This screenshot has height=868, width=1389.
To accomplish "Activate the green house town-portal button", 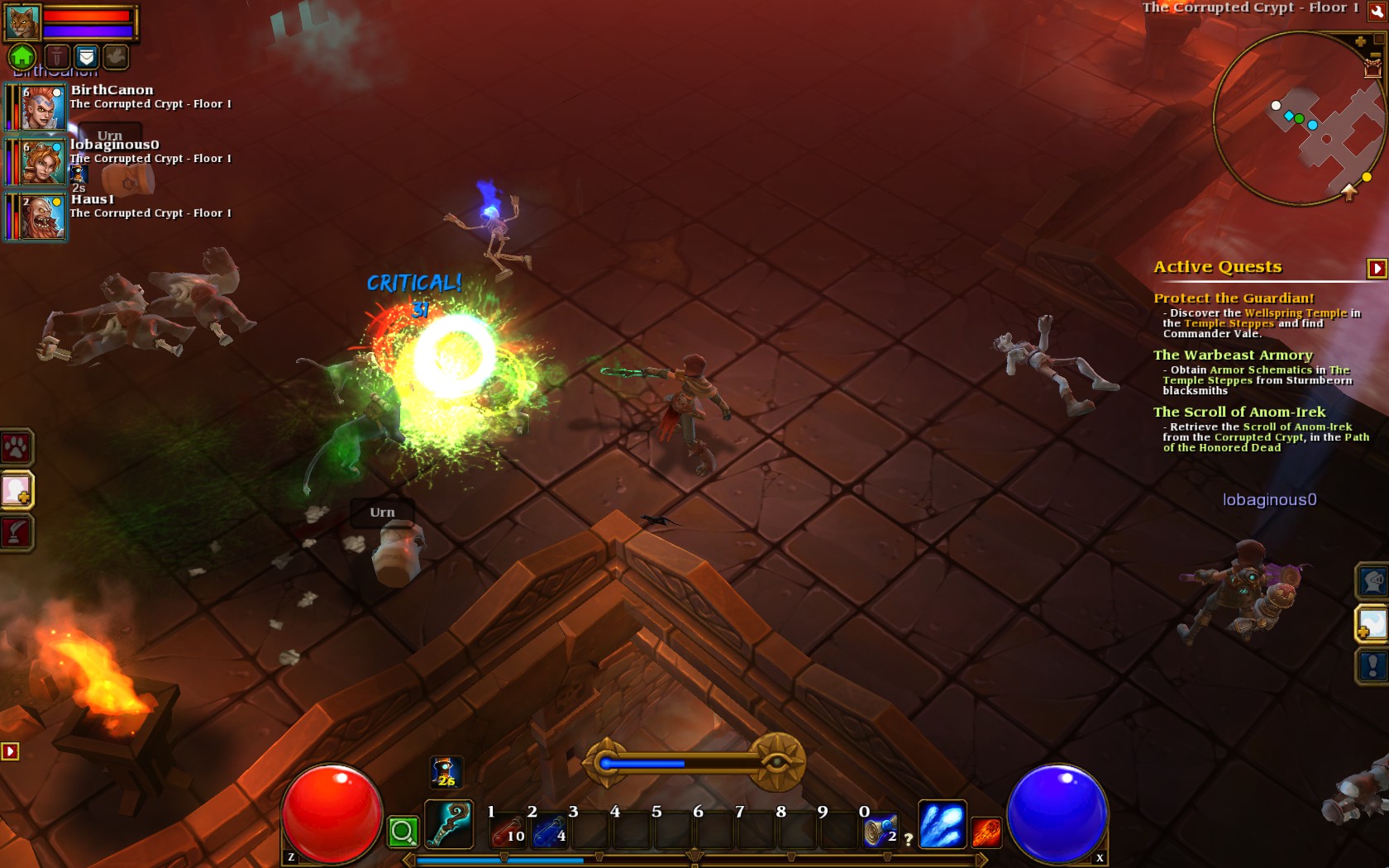I will [22, 56].
